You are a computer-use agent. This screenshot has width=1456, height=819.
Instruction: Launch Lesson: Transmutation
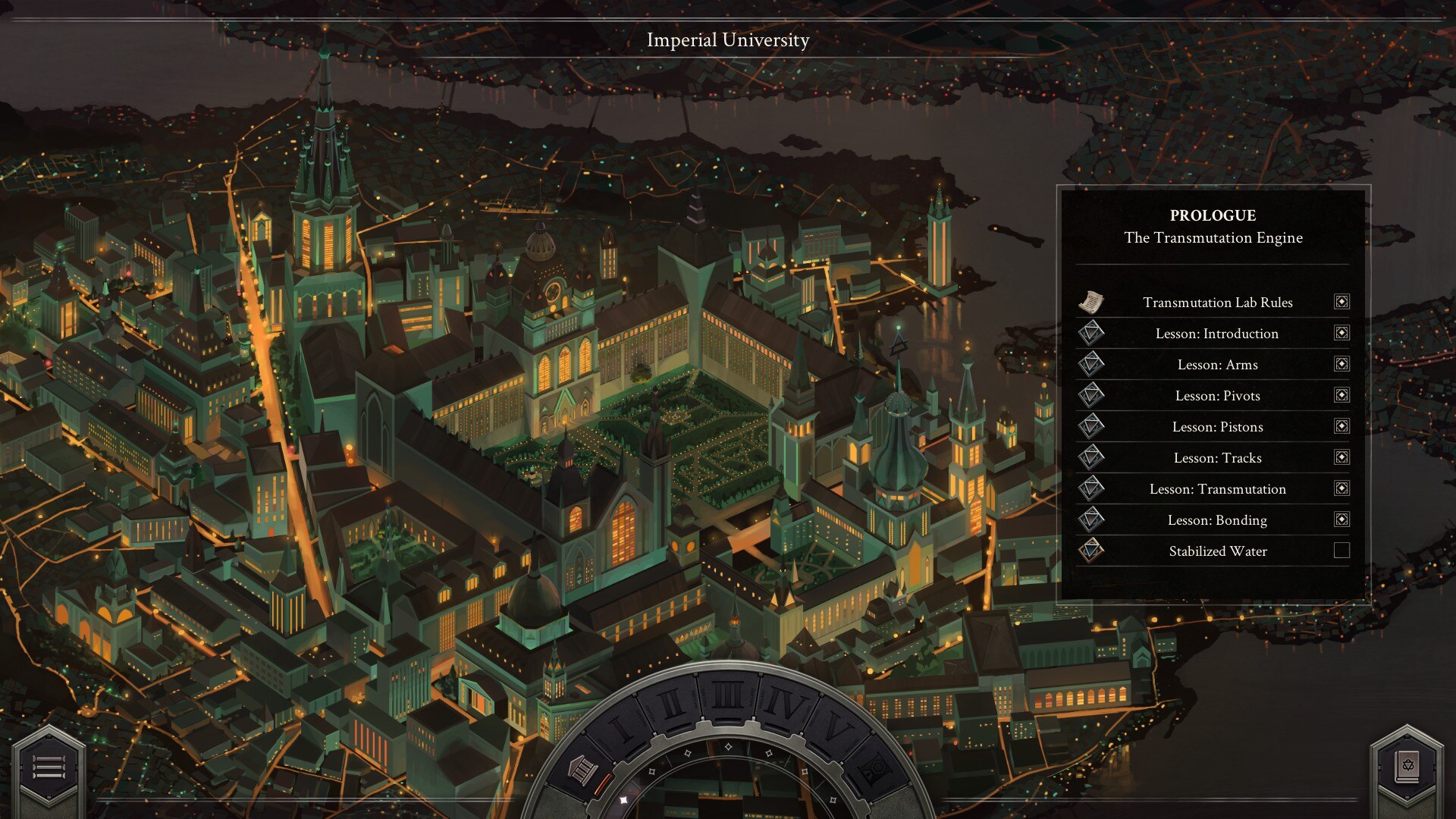tap(1217, 489)
